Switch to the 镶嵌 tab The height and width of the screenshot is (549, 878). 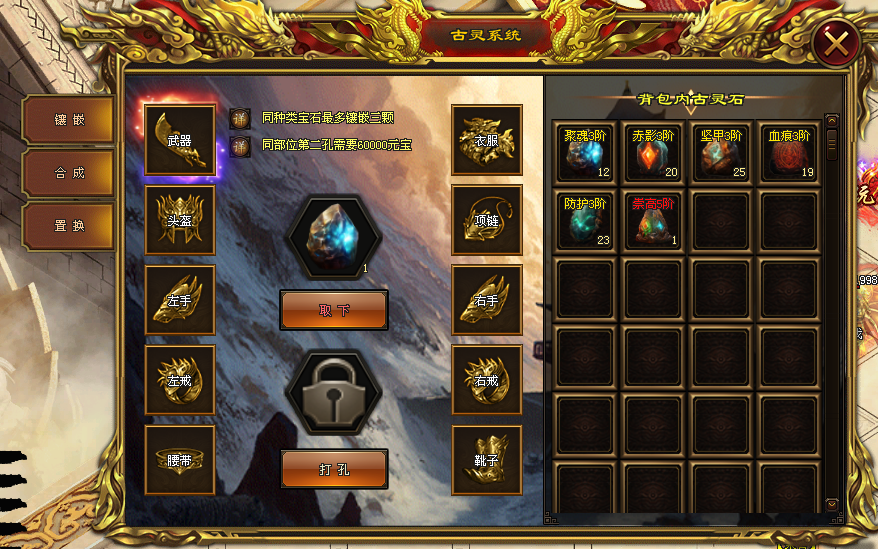(68, 121)
